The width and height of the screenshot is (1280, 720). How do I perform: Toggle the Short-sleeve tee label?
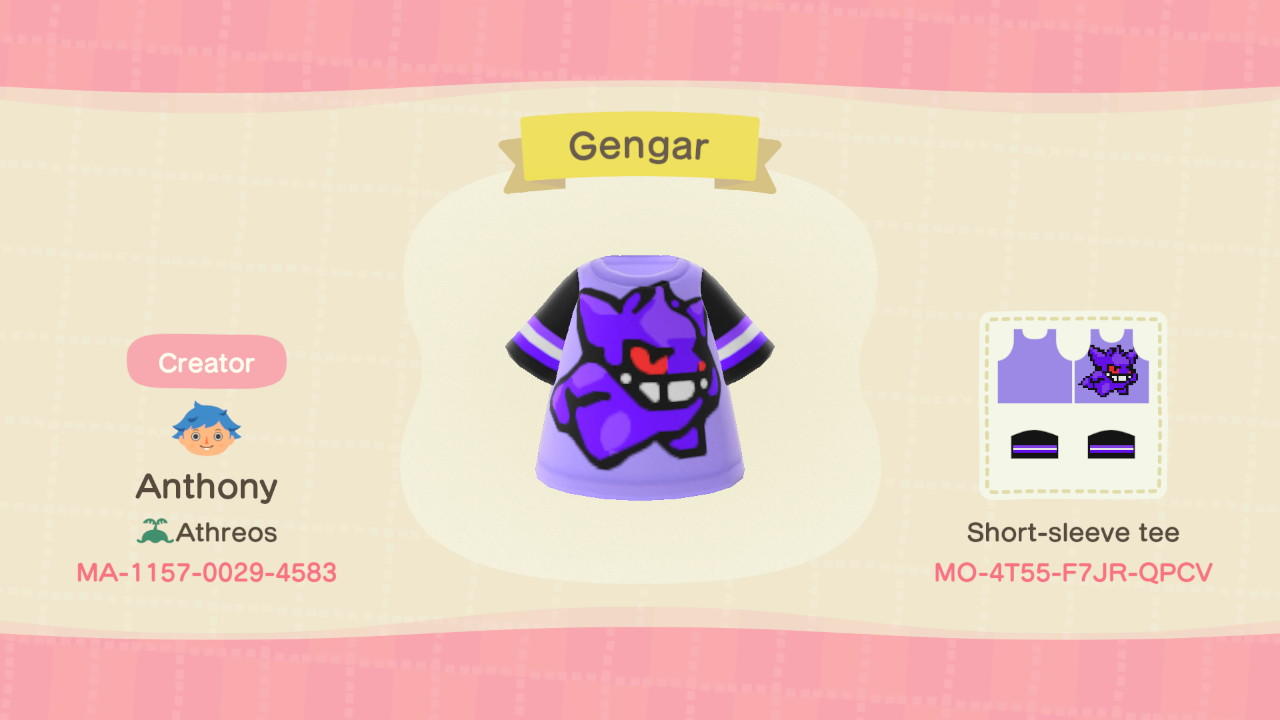pyautogui.click(x=1073, y=532)
